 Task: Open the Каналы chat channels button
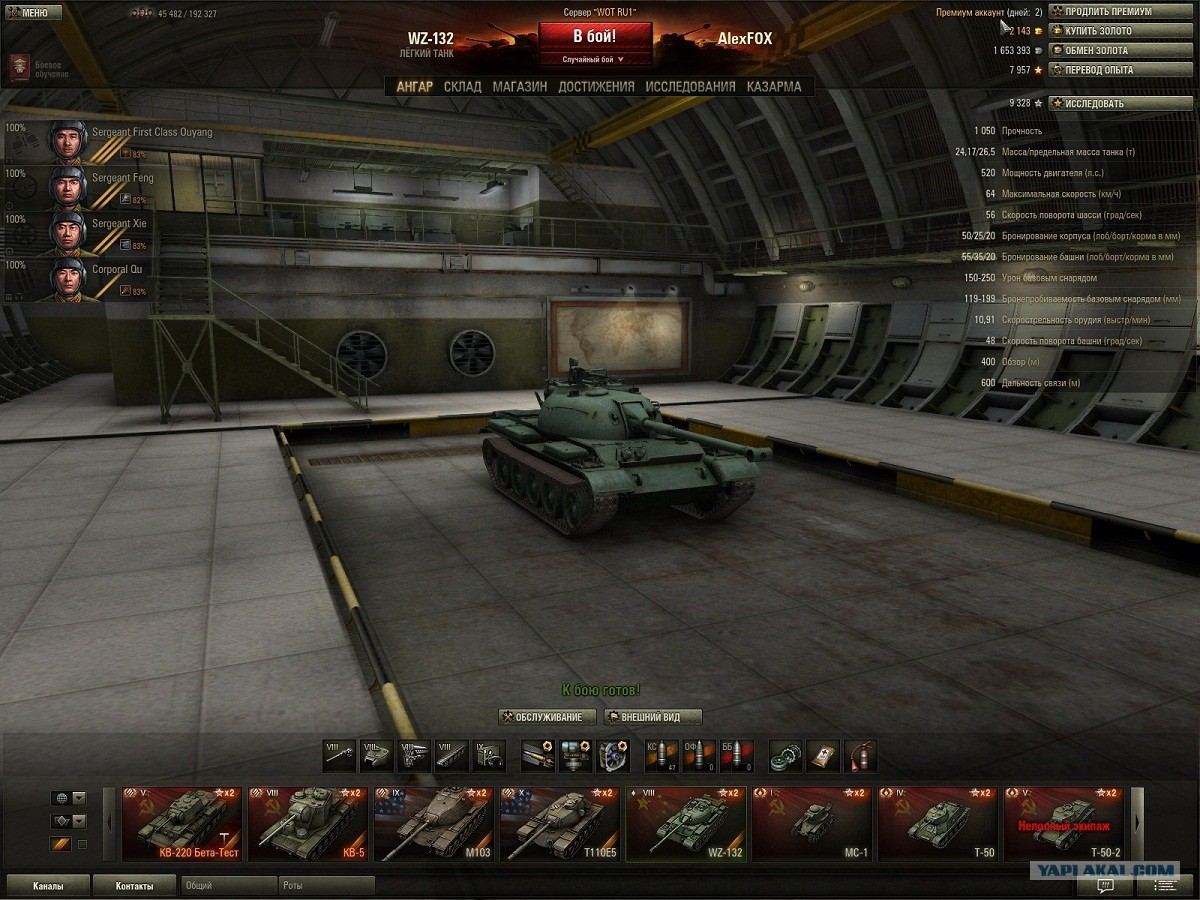[48, 886]
